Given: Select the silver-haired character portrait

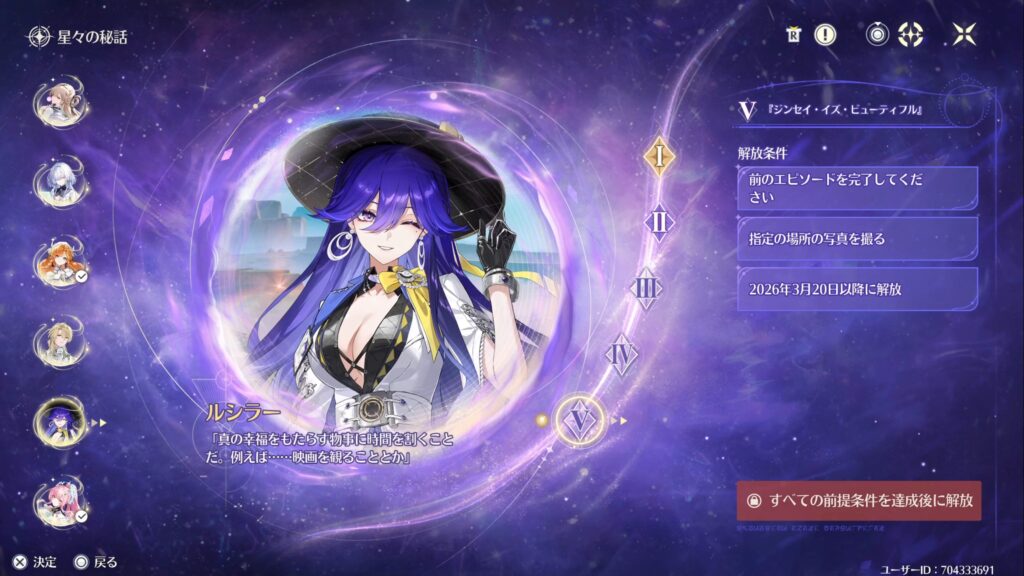Looking at the screenshot, I should pyautogui.click(x=61, y=180).
